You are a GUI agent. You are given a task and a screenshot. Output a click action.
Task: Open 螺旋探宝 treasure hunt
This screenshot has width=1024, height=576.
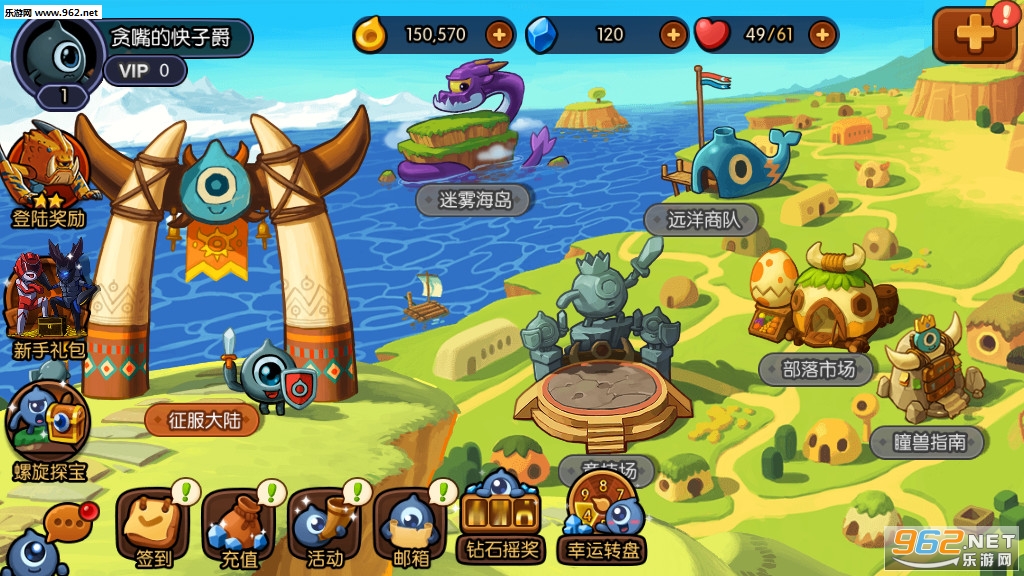point(48,425)
